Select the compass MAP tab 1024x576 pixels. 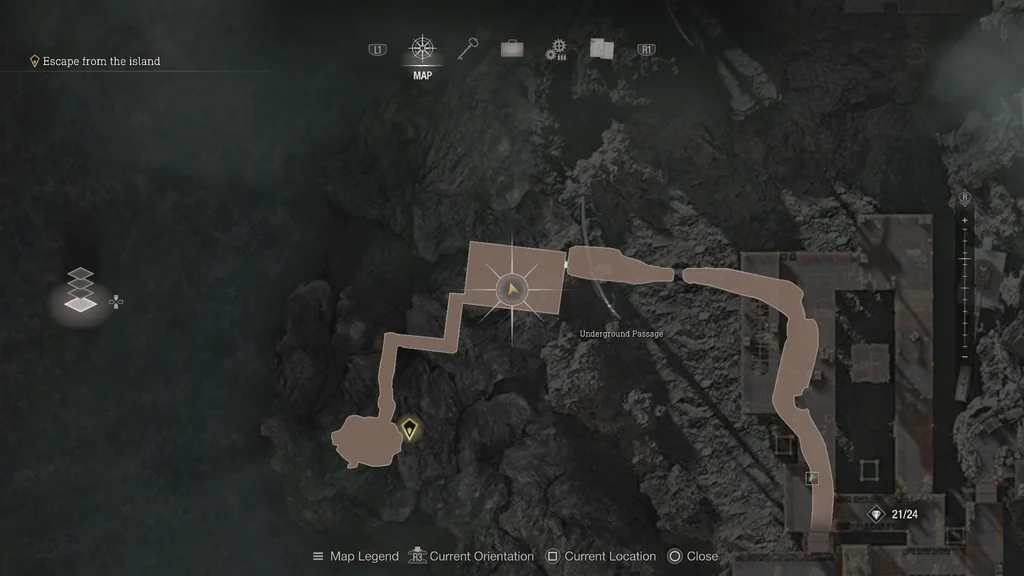click(x=422, y=49)
